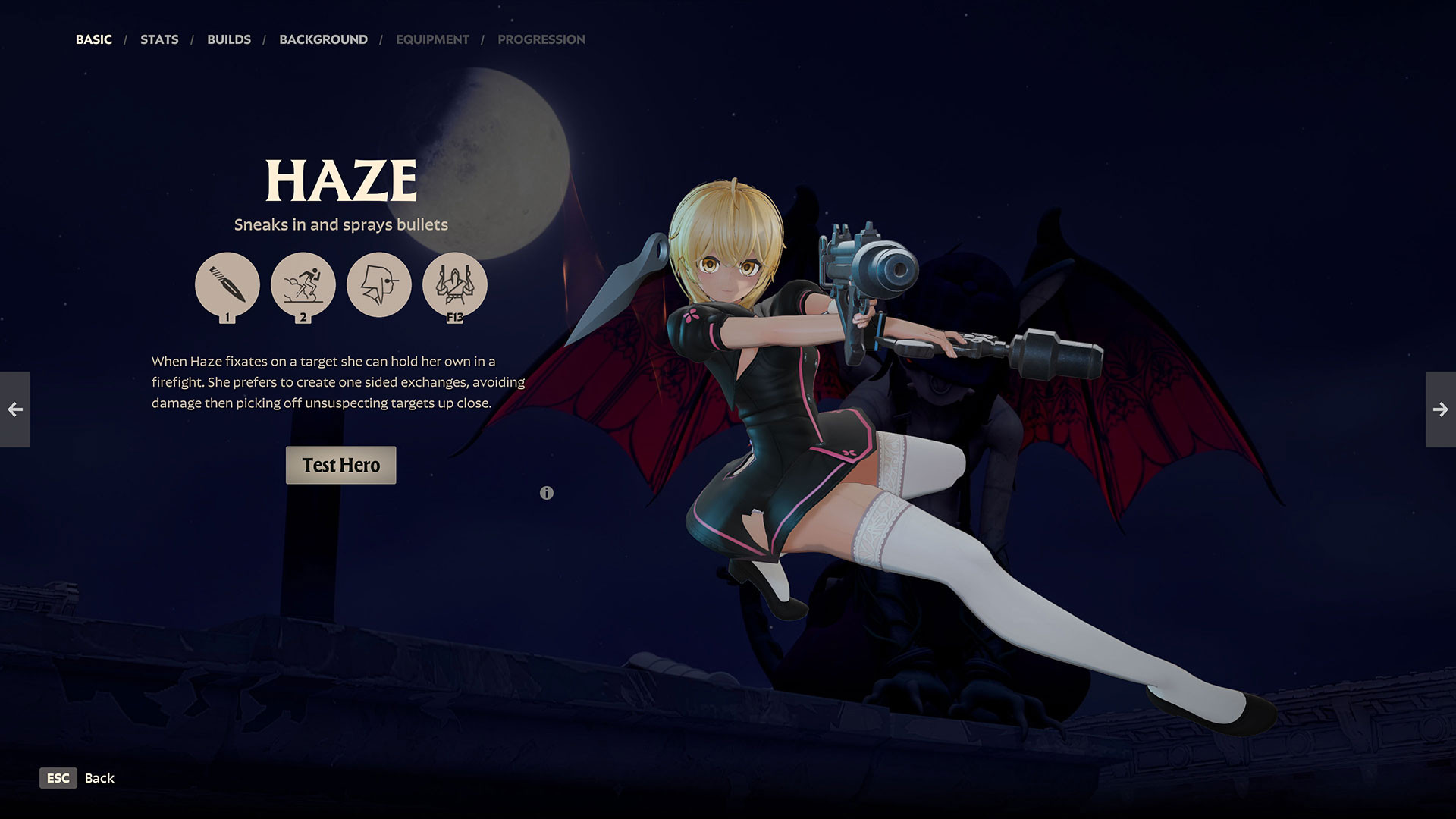This screenshot has width=1456, height=819.
Task: Click the info icon beside Haze
Action: click(548, 492)
